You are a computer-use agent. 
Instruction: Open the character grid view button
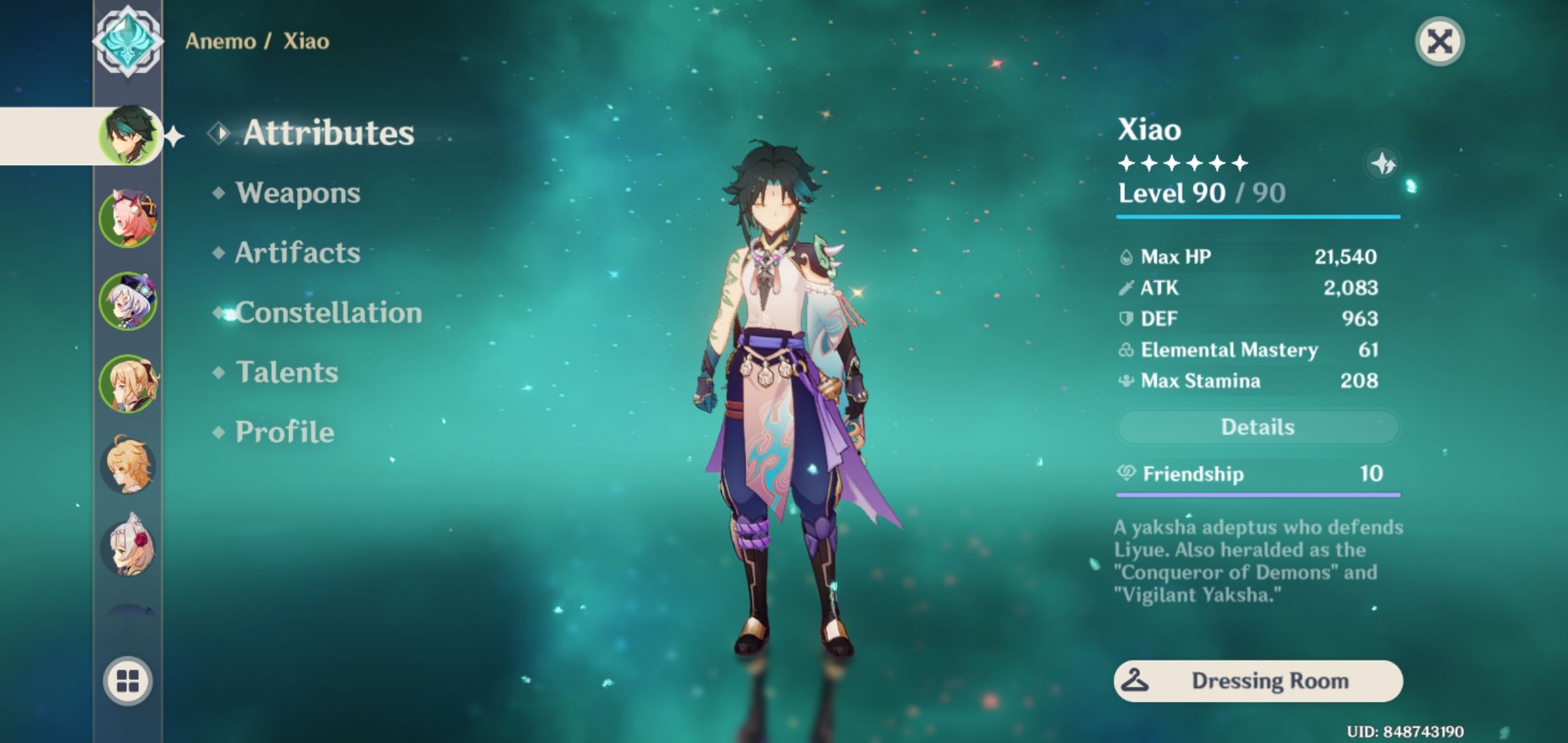(x=128, y=681)
